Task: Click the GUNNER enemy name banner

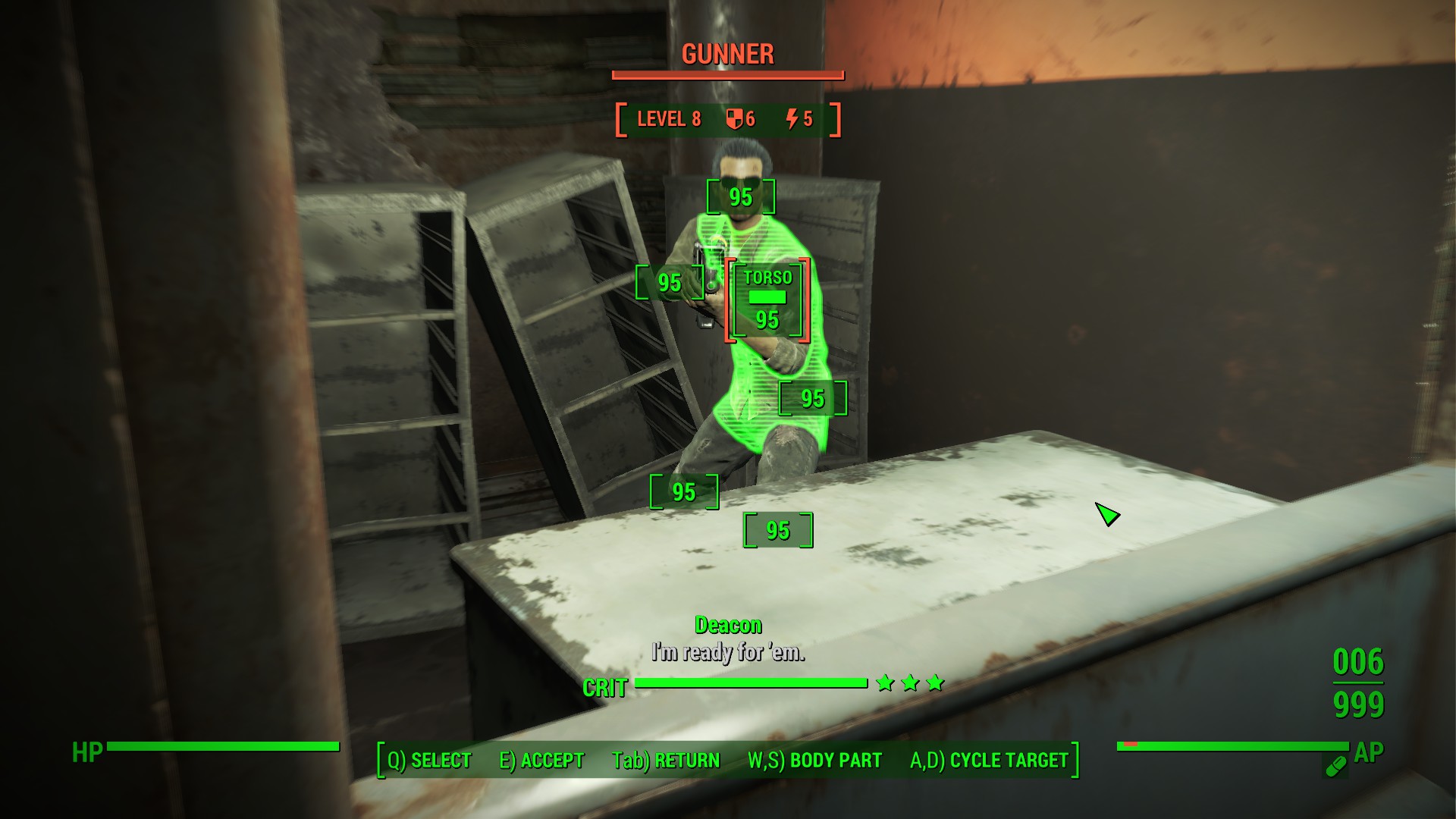Action: pos(726,54)
